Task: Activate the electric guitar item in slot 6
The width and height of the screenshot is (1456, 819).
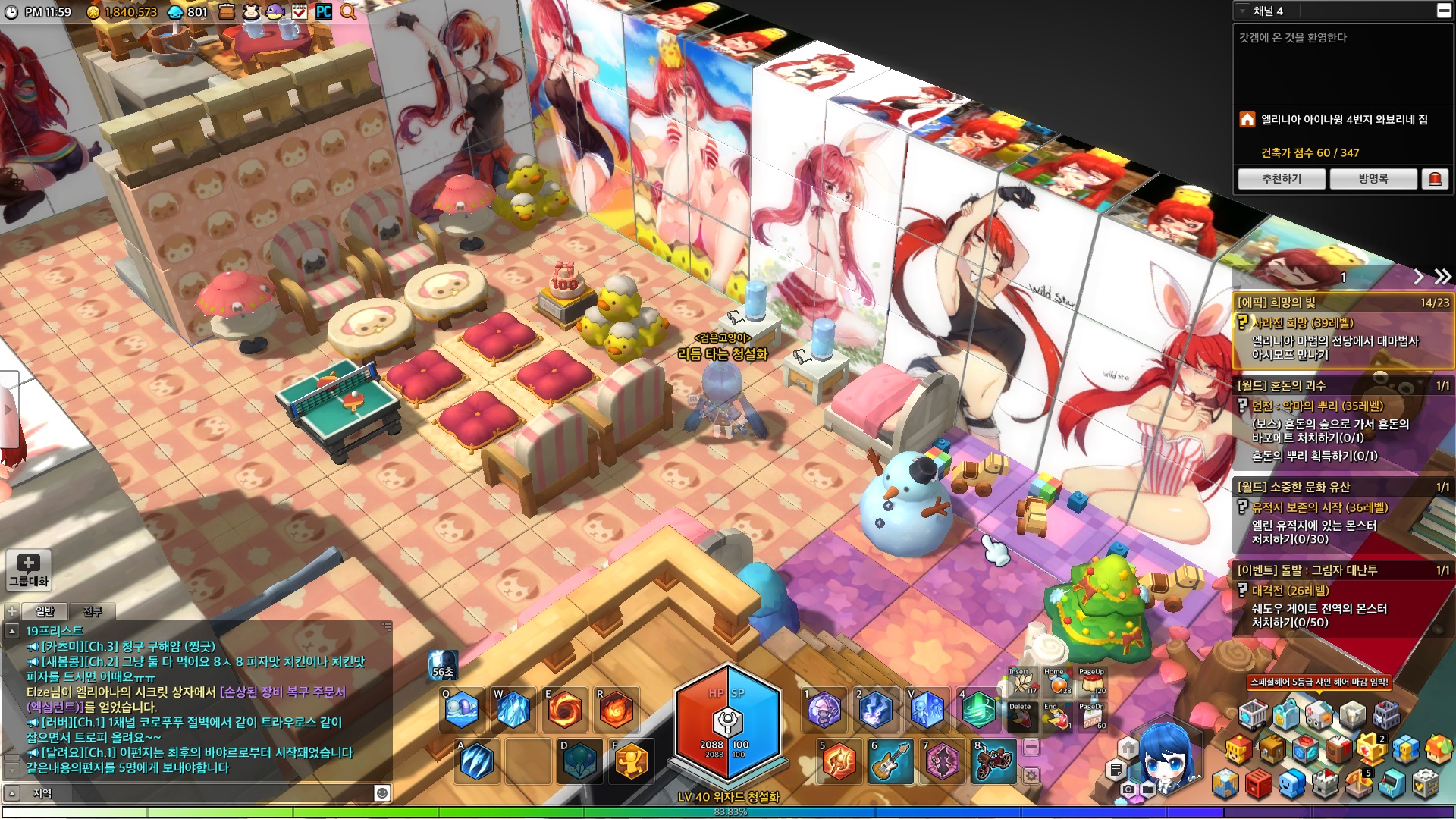Action: click(890, 761)
